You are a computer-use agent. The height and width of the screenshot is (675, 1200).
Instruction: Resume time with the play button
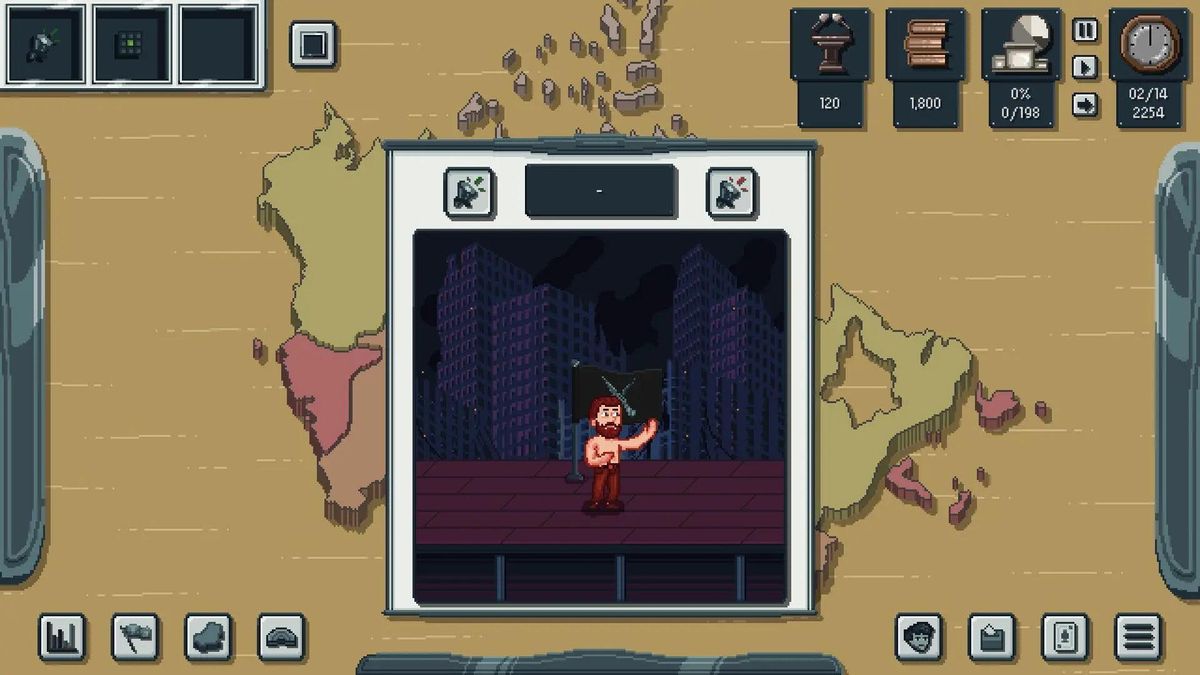1085,67
